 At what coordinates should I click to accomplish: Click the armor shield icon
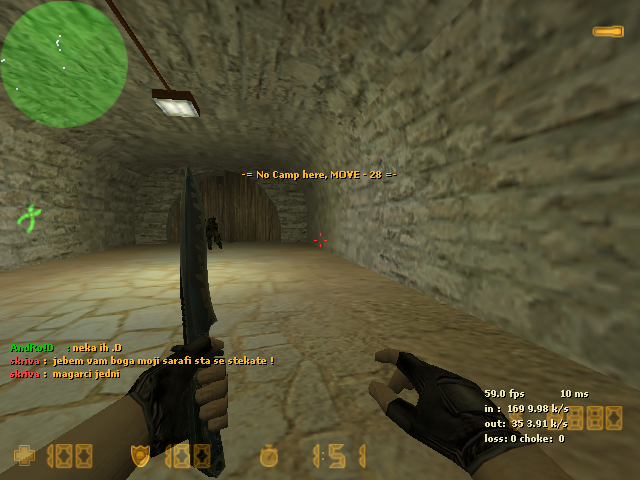click(140, 456)
